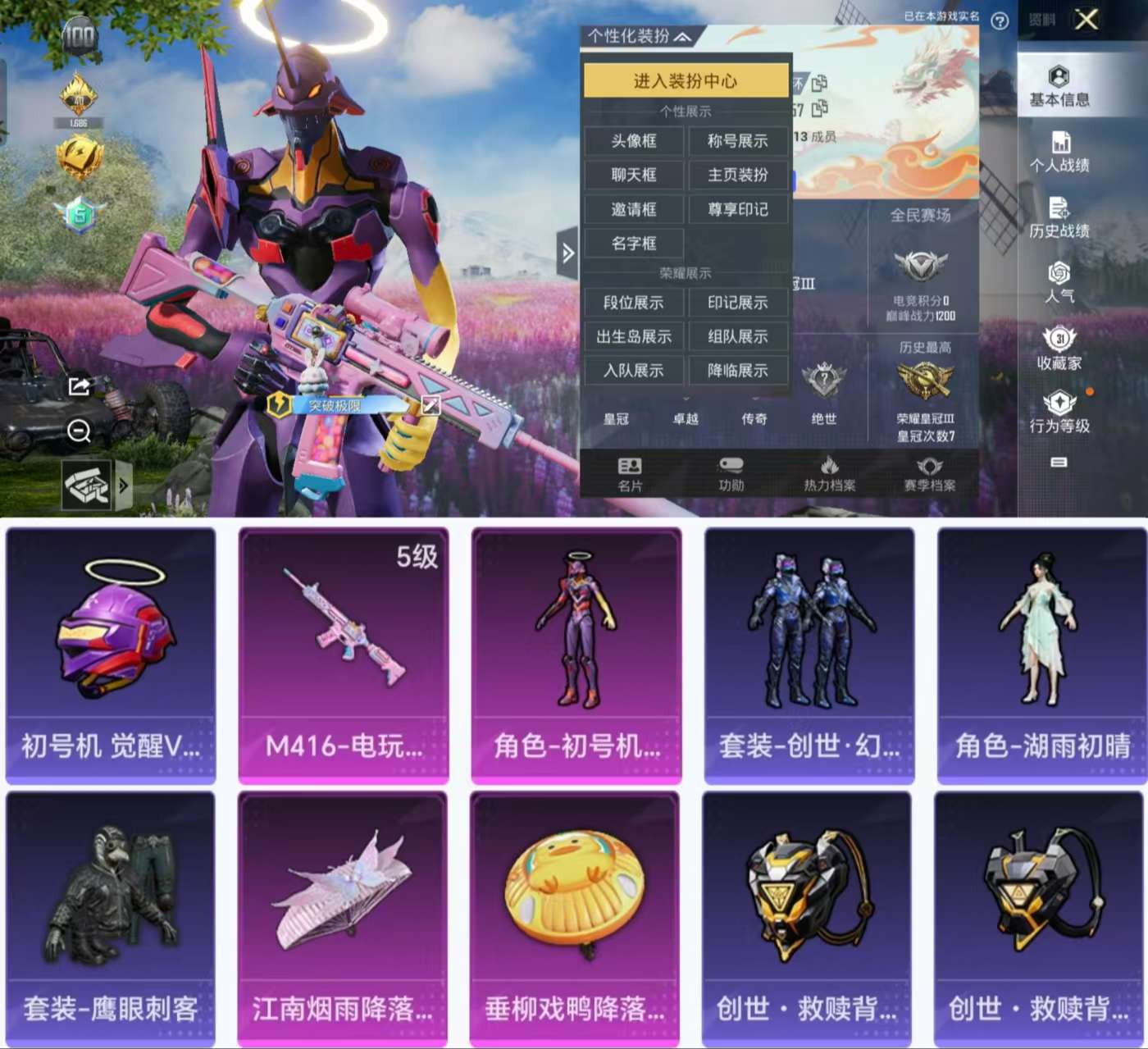
Task: Select 降临展示 arrival display option
Action: point(738,371)
